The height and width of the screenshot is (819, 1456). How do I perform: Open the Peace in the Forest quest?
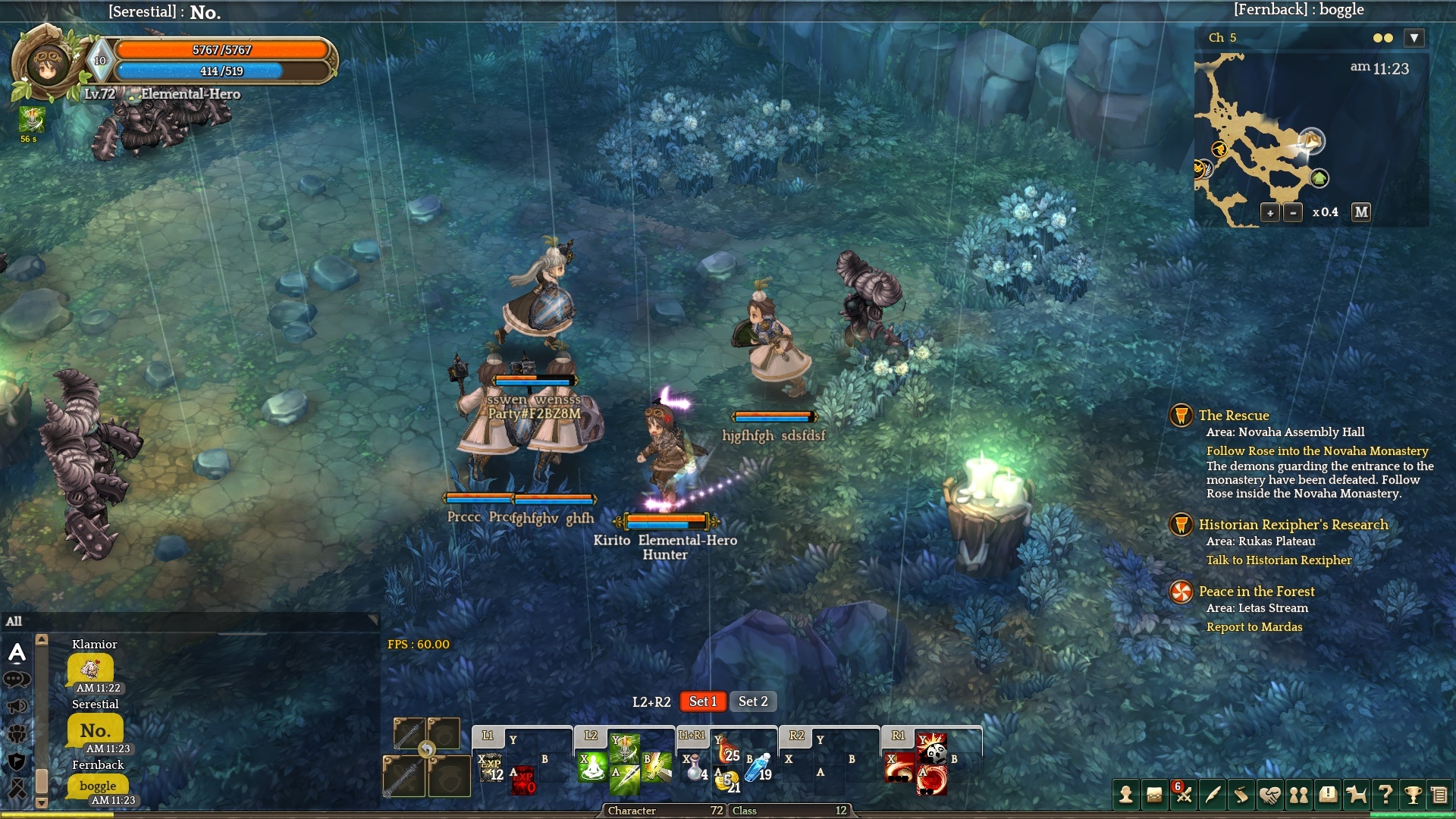pos(1257,591)
